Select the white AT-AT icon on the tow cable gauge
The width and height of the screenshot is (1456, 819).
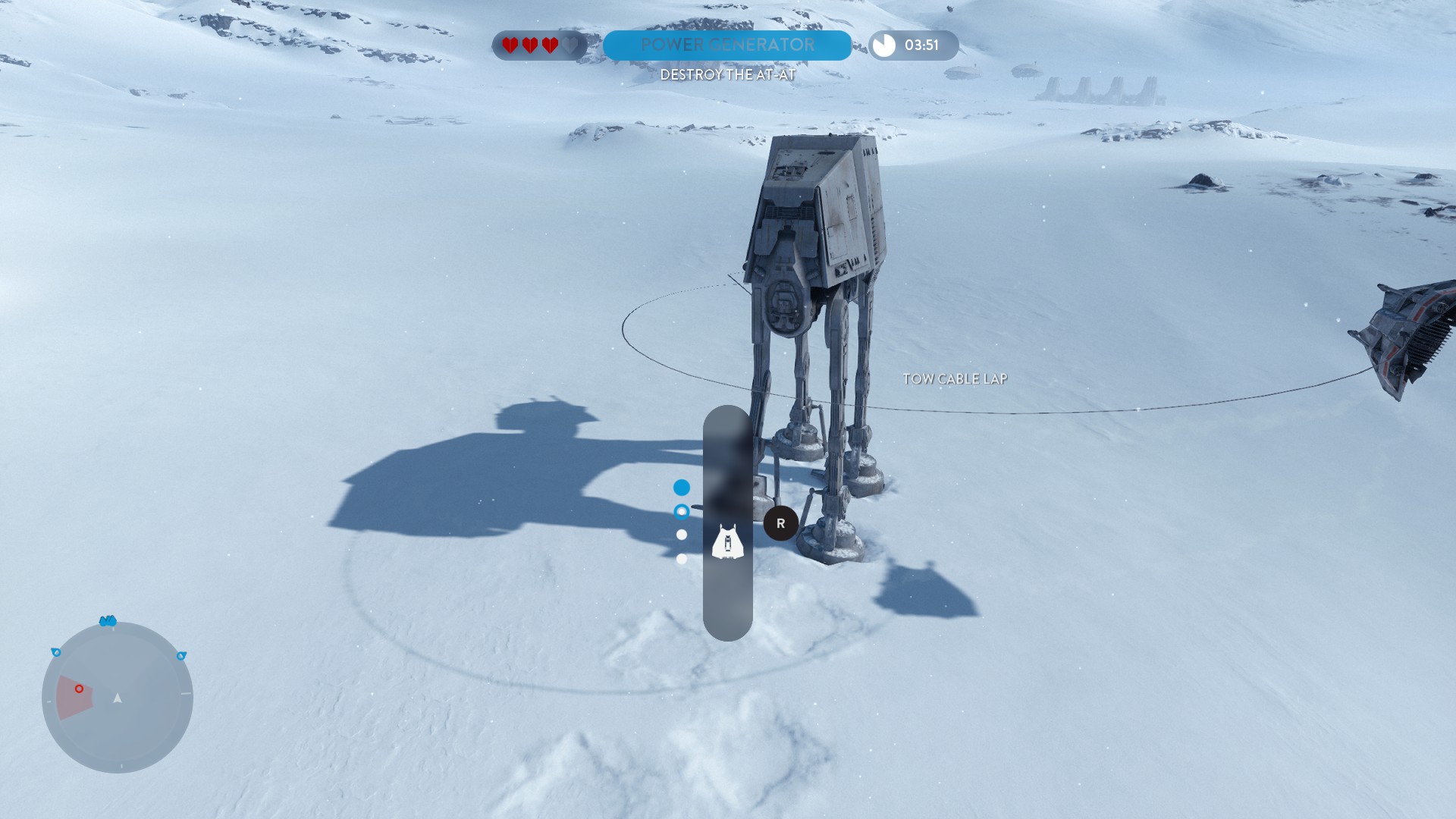pos(728,541)
